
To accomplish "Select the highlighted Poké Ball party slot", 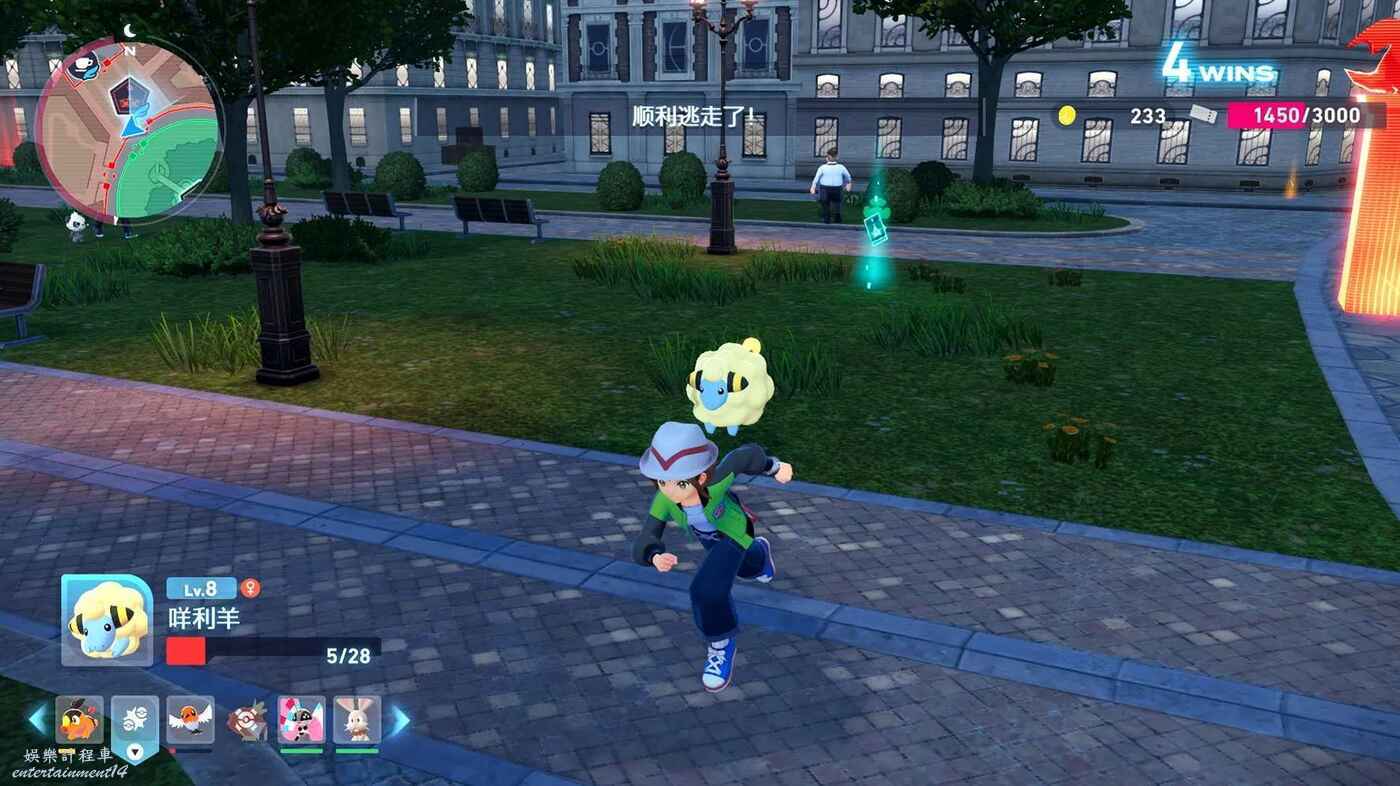I will click(134, 720).
